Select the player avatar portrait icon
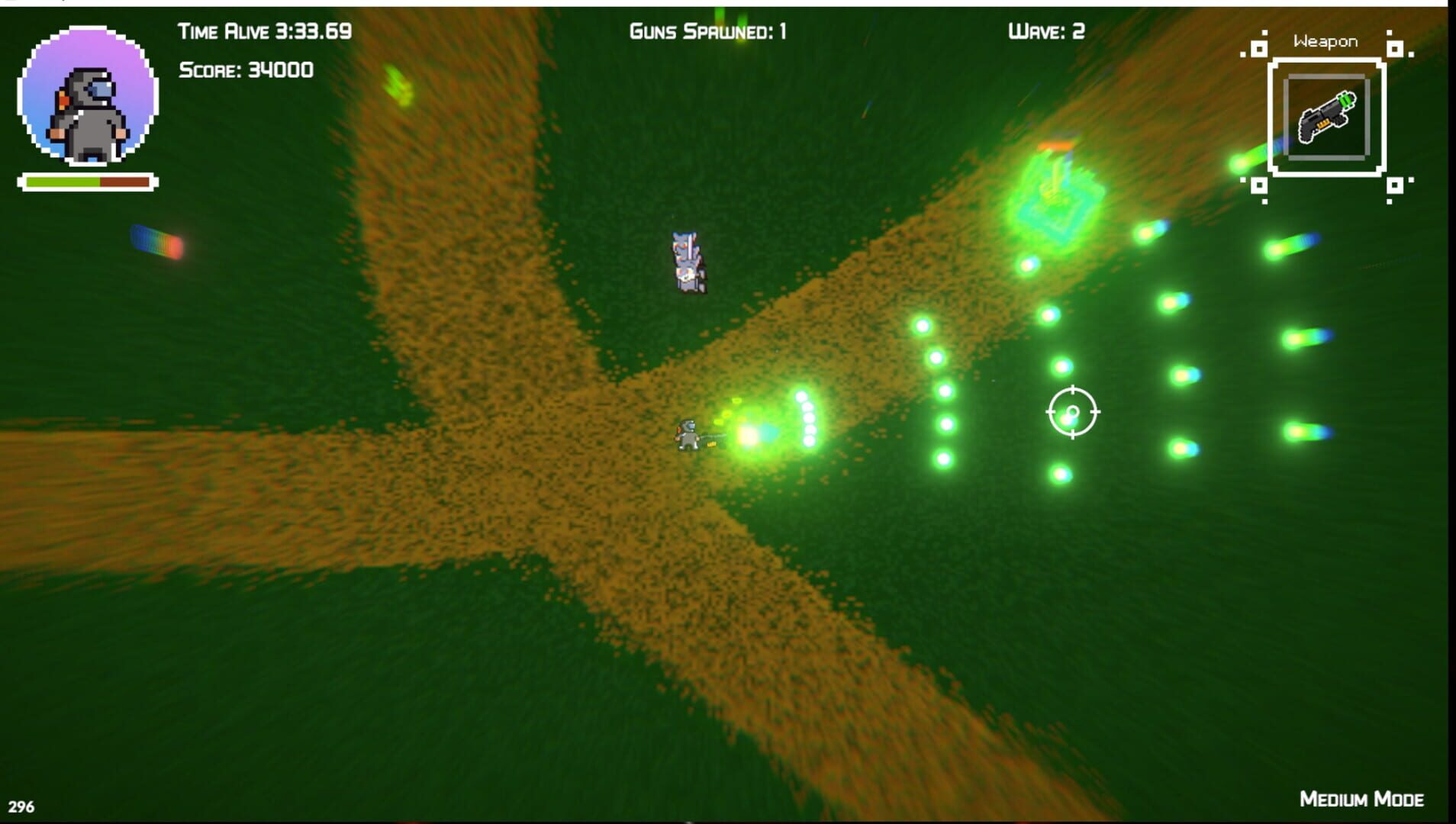The width and height of the screenshot is (1456, 824). [x=88, y=94]
